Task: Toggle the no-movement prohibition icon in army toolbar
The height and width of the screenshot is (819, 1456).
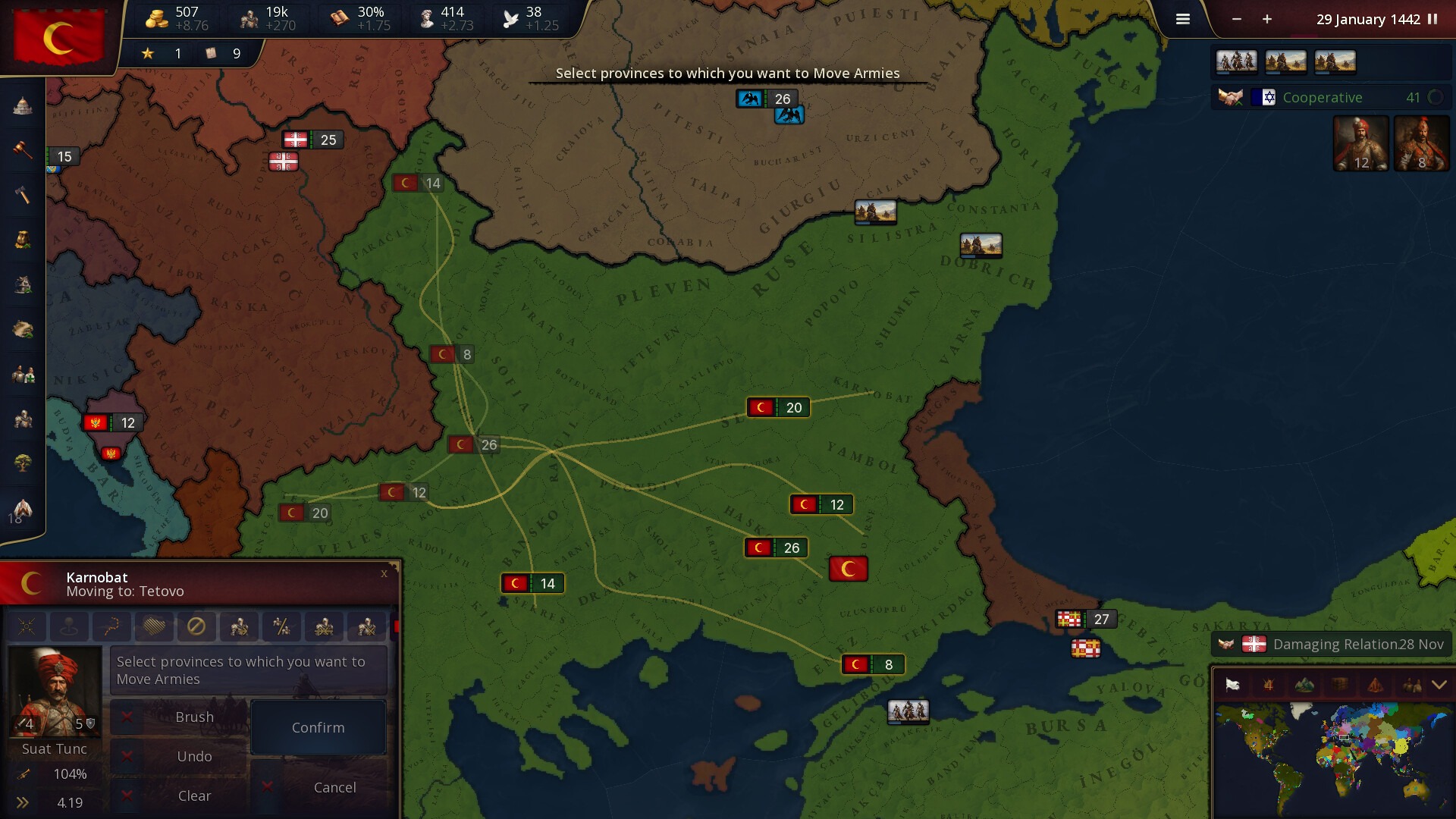Action: point(198,626)
